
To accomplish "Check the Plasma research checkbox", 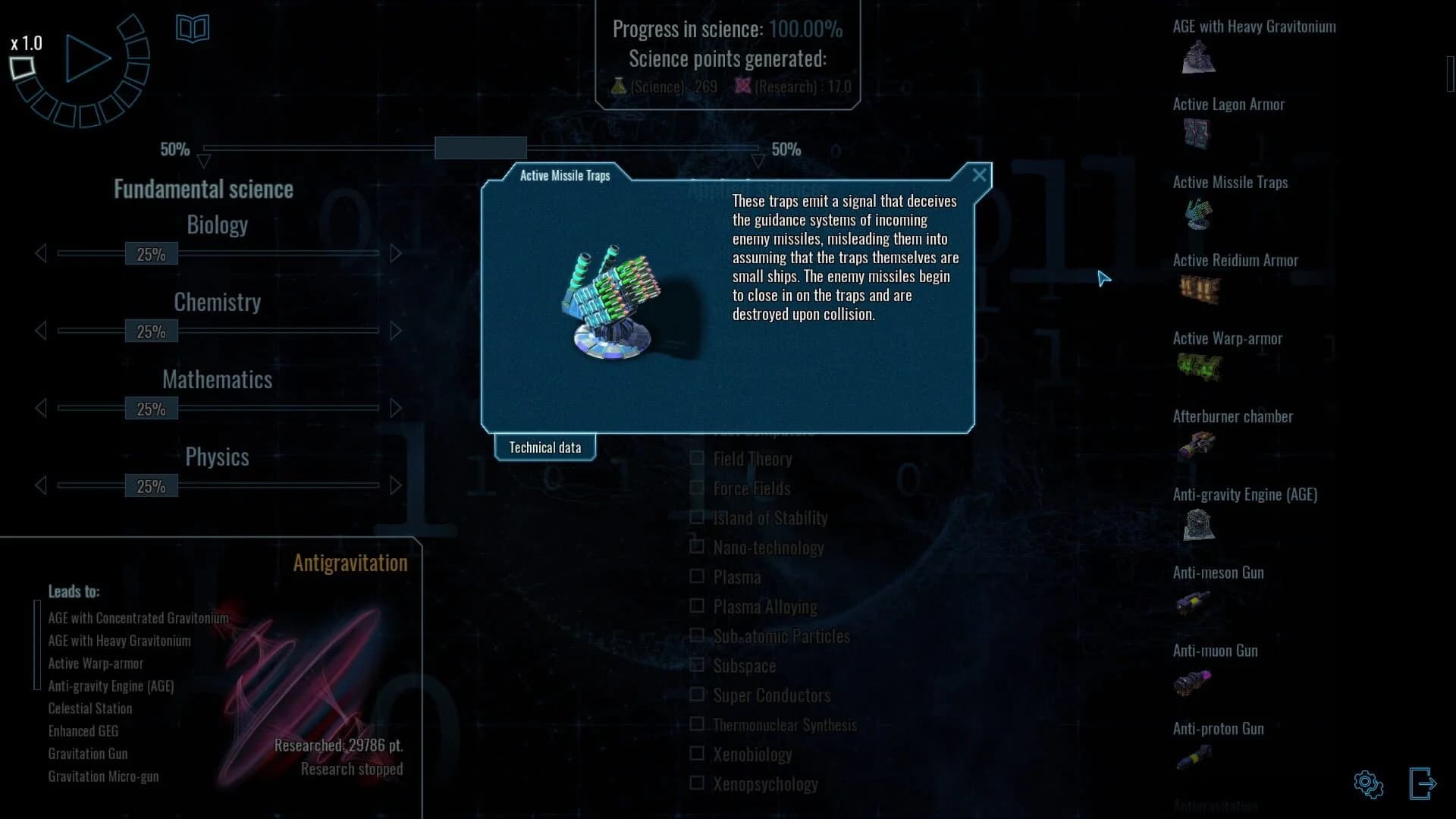I will tap(697, 576).
